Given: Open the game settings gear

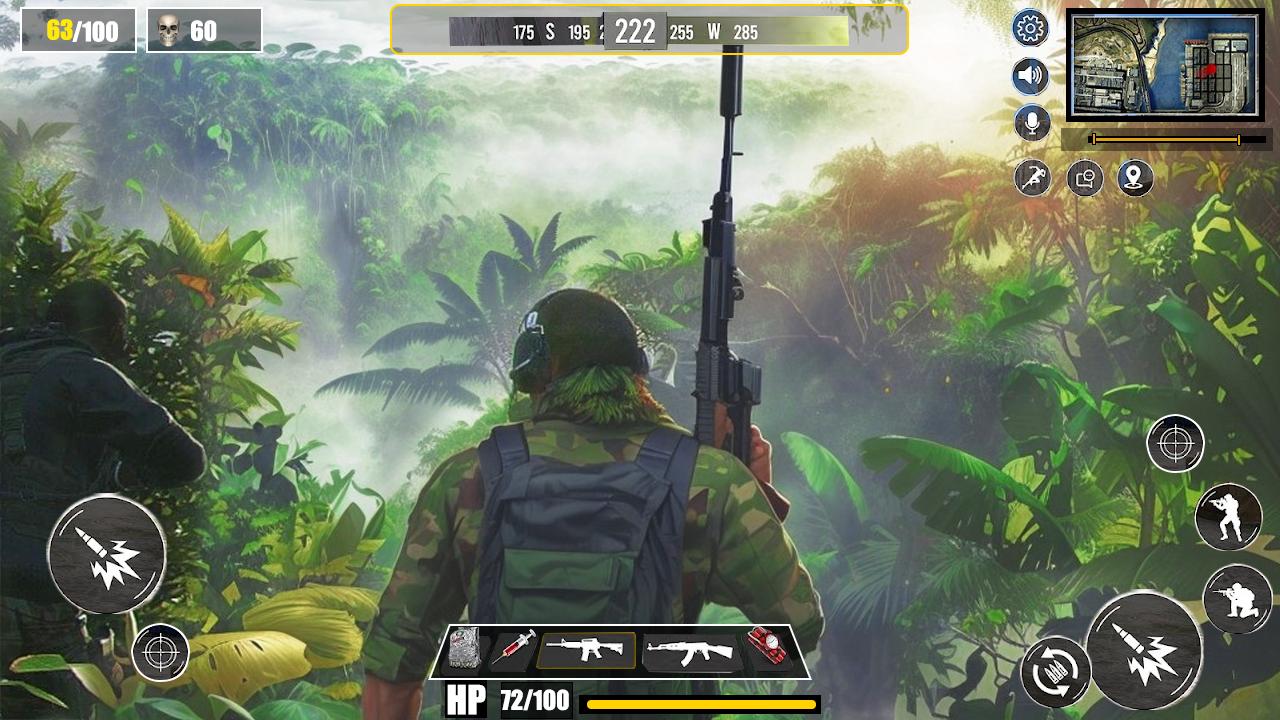Looking at the screenshot, I should point(1030,30).
